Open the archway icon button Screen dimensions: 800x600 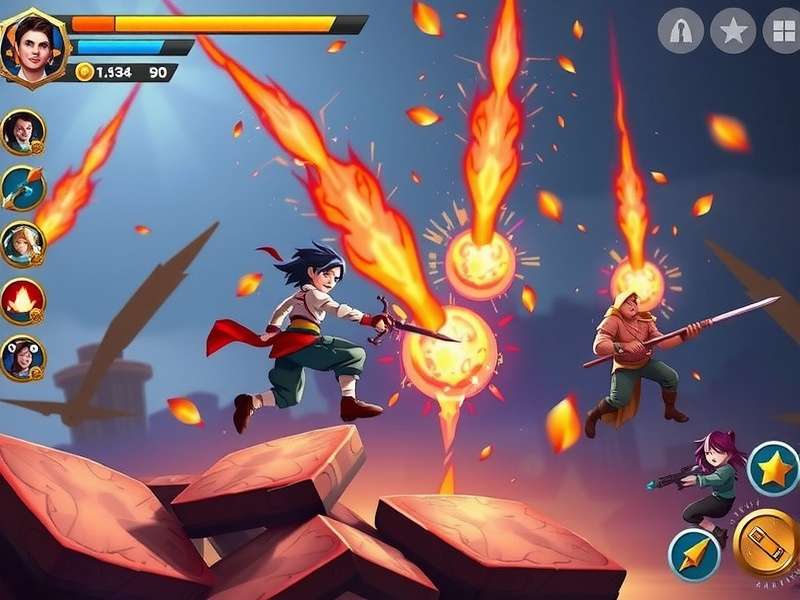(x=681, y=31)
